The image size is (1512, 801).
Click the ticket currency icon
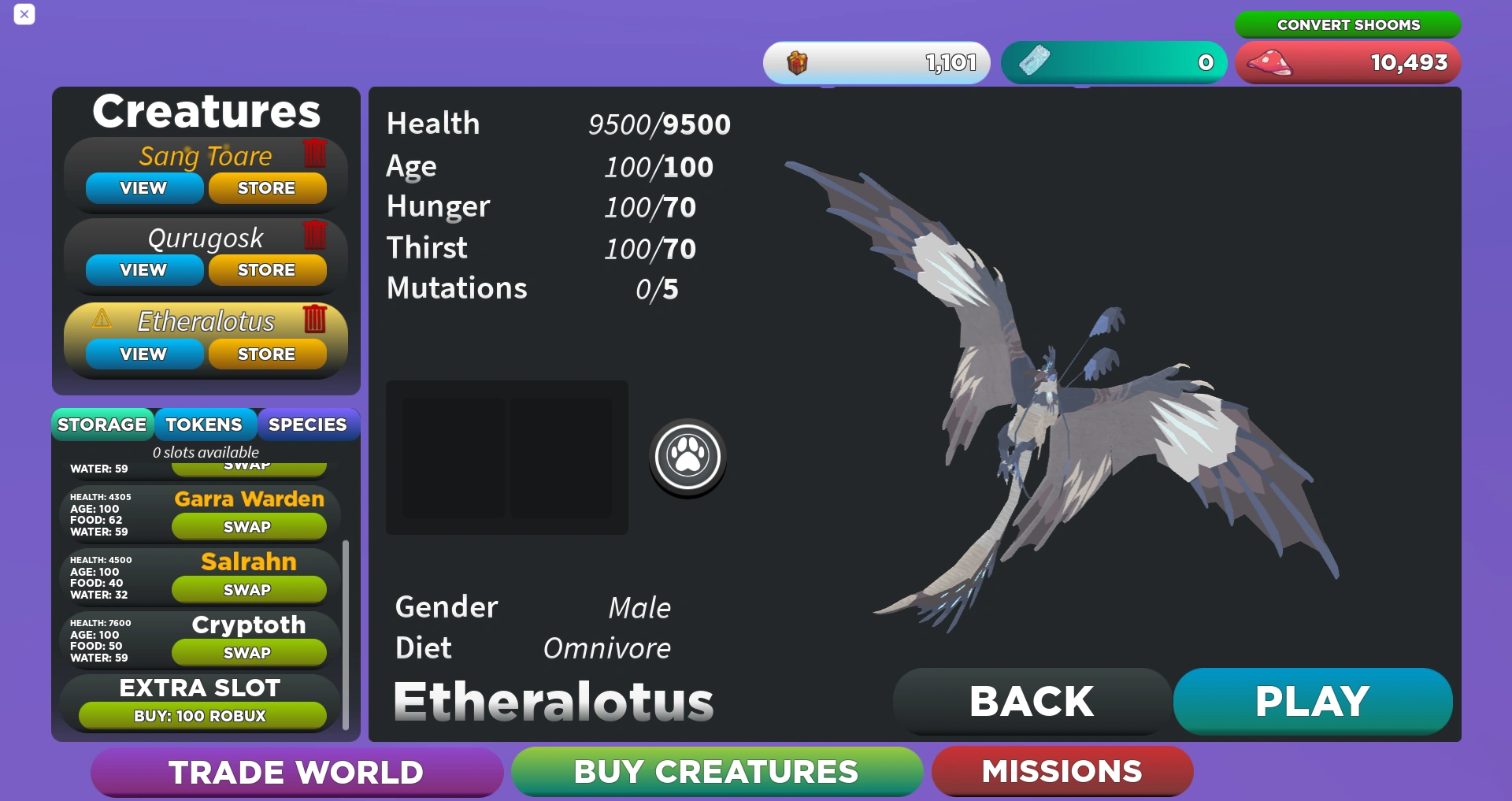[1036, 61]
